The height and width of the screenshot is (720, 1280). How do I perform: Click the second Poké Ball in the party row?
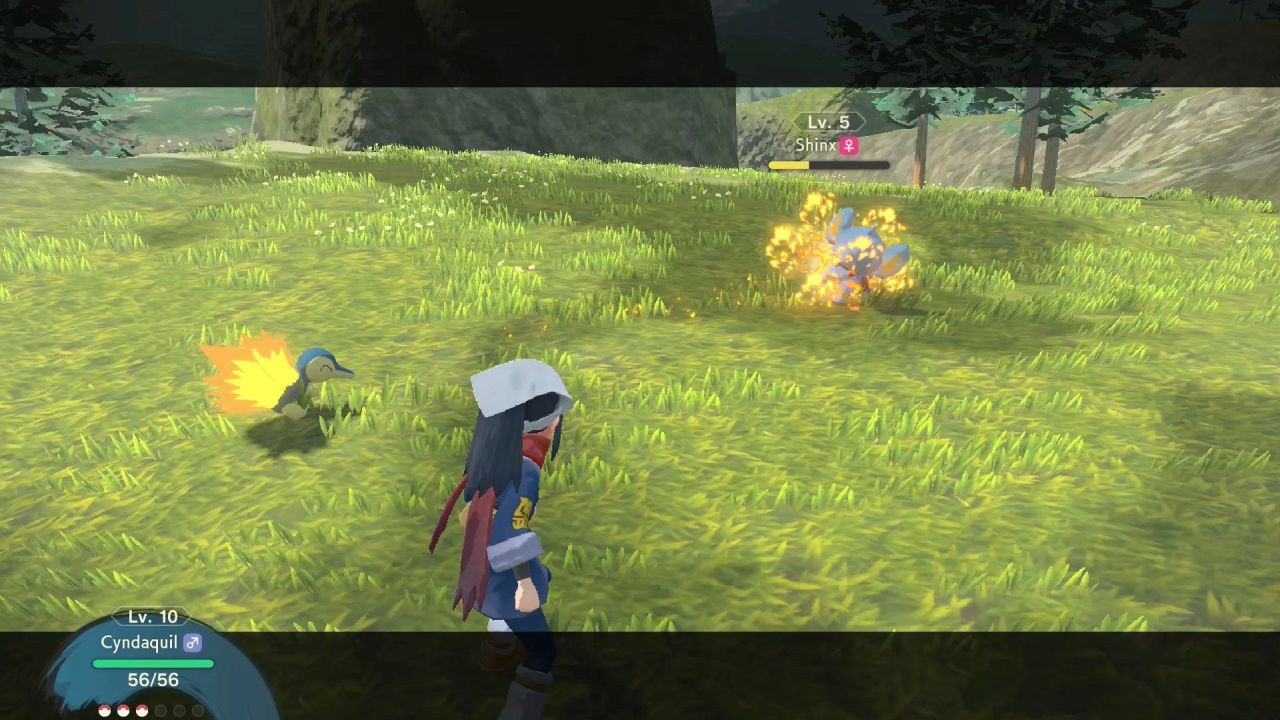123,710
